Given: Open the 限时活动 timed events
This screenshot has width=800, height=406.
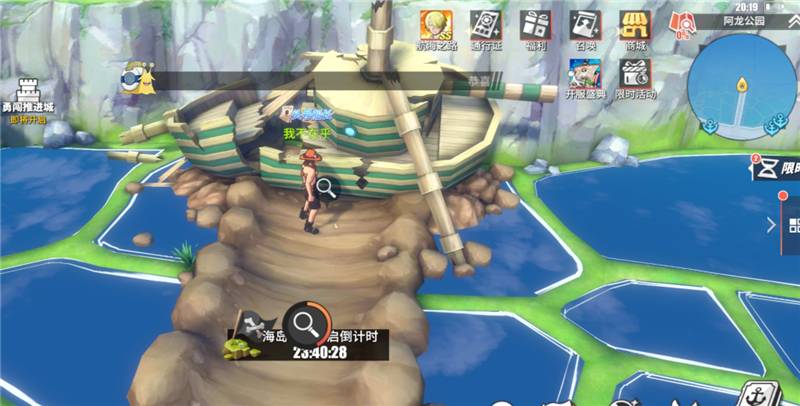Looking at the screenshot, I should pyautogui.click(x=635, y=75).
